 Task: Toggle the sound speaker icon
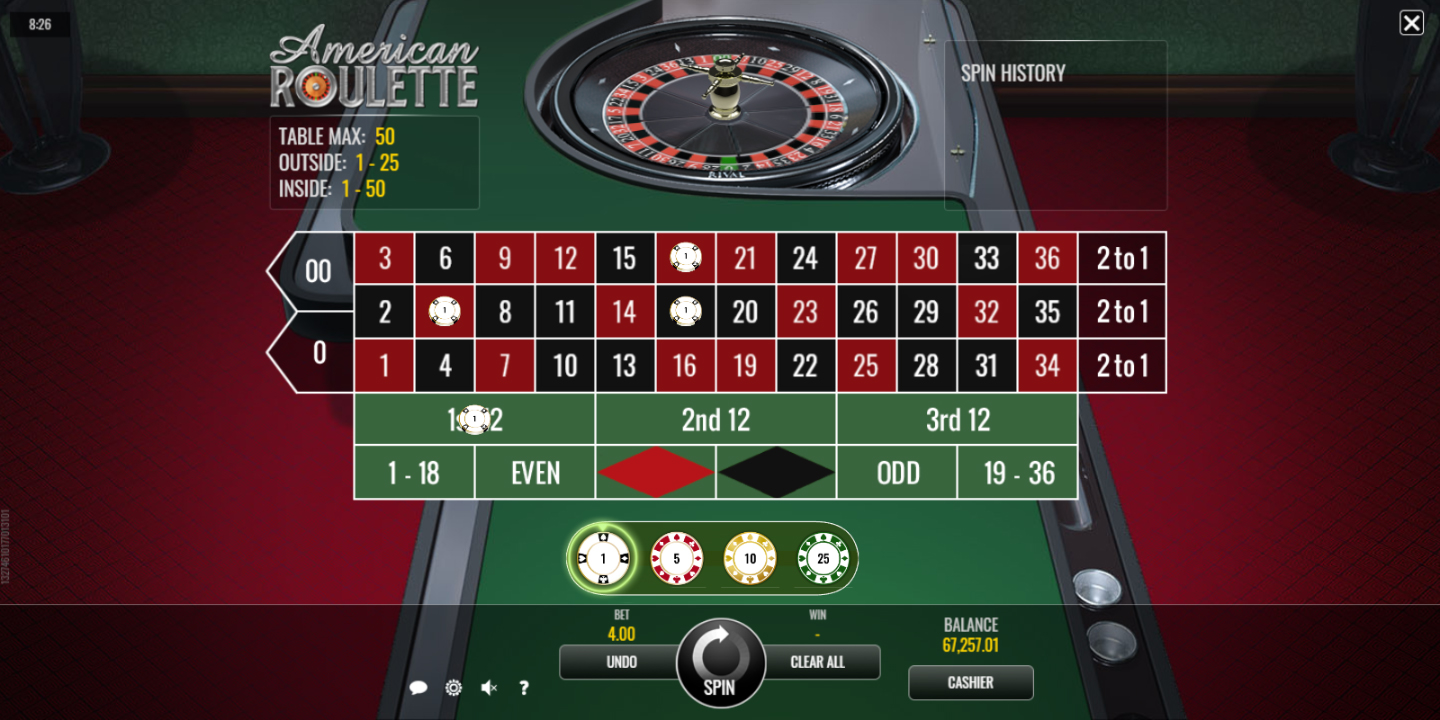[x=488, y=688]
